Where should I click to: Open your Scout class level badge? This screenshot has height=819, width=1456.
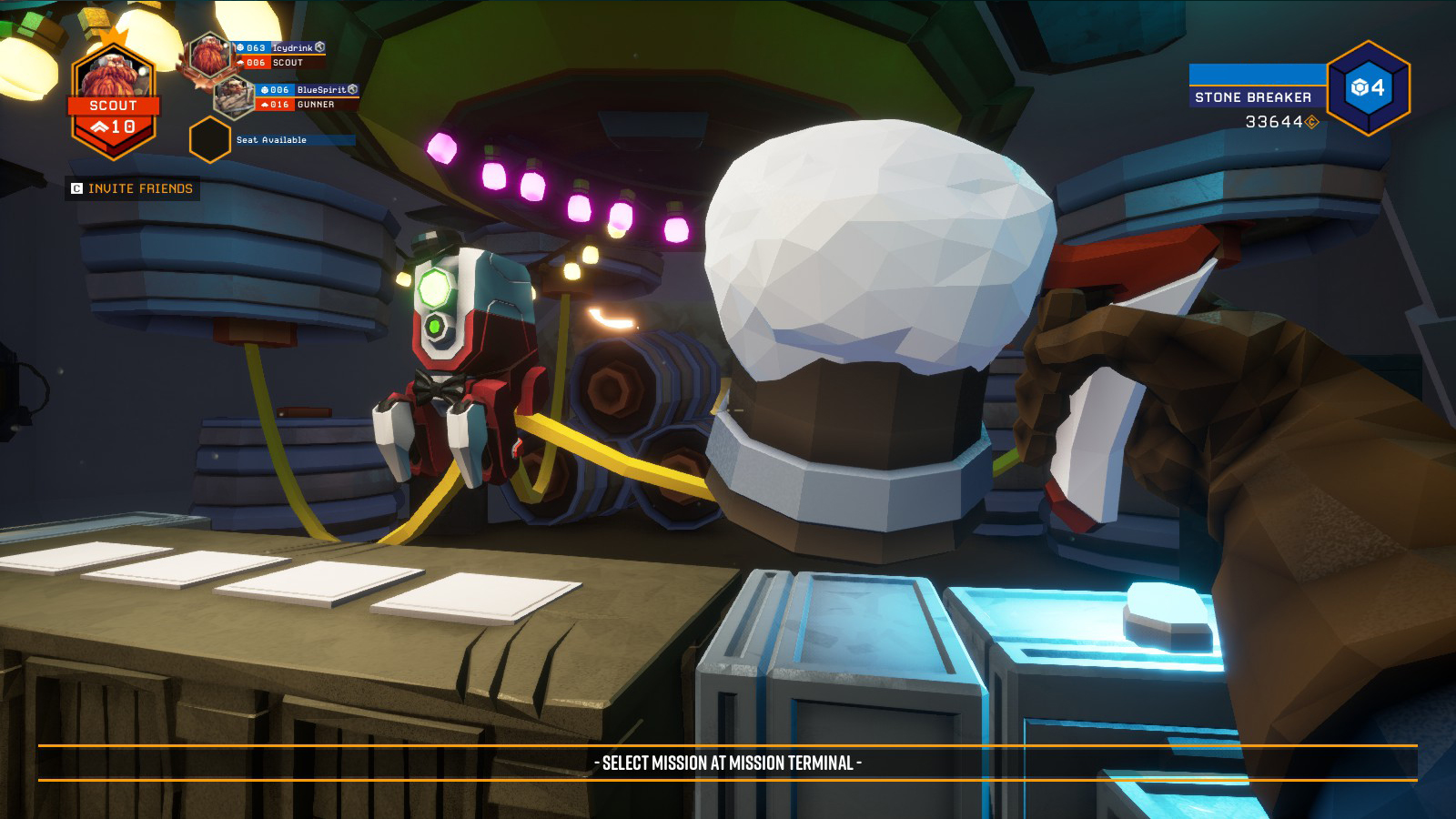[114, 102]
